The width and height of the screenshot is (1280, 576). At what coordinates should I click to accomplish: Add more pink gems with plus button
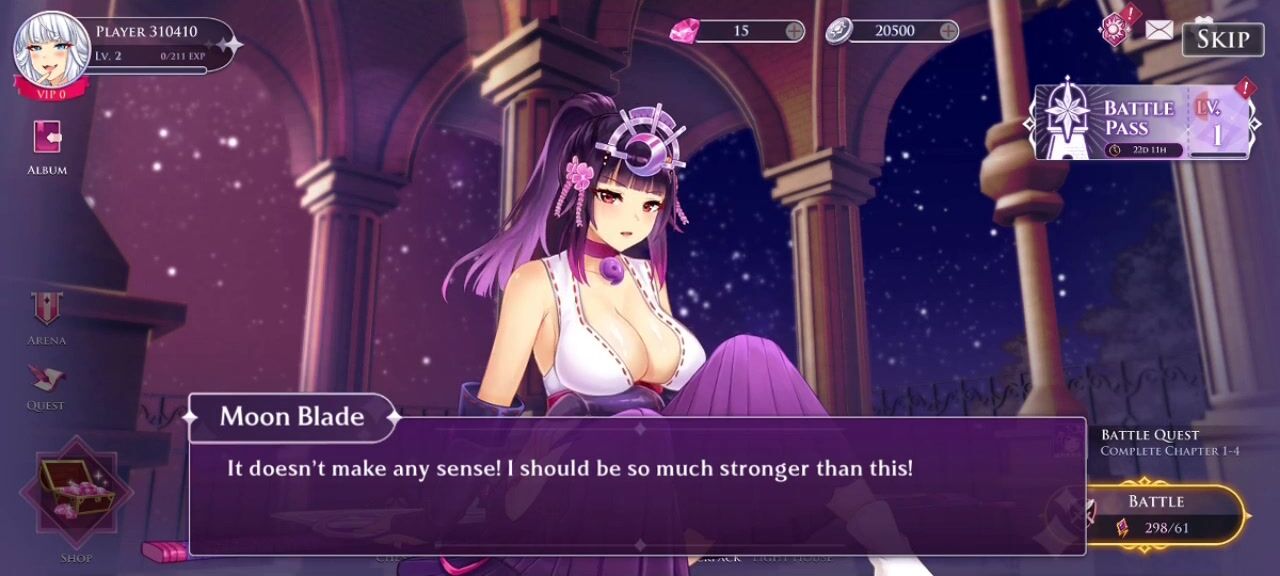795,31
